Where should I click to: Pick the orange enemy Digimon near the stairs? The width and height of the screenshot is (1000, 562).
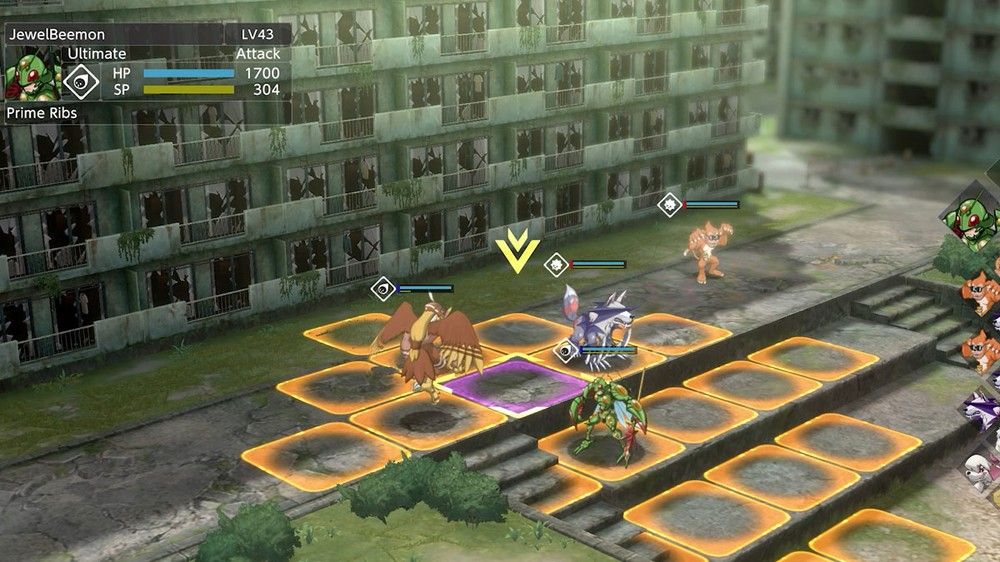706,251
